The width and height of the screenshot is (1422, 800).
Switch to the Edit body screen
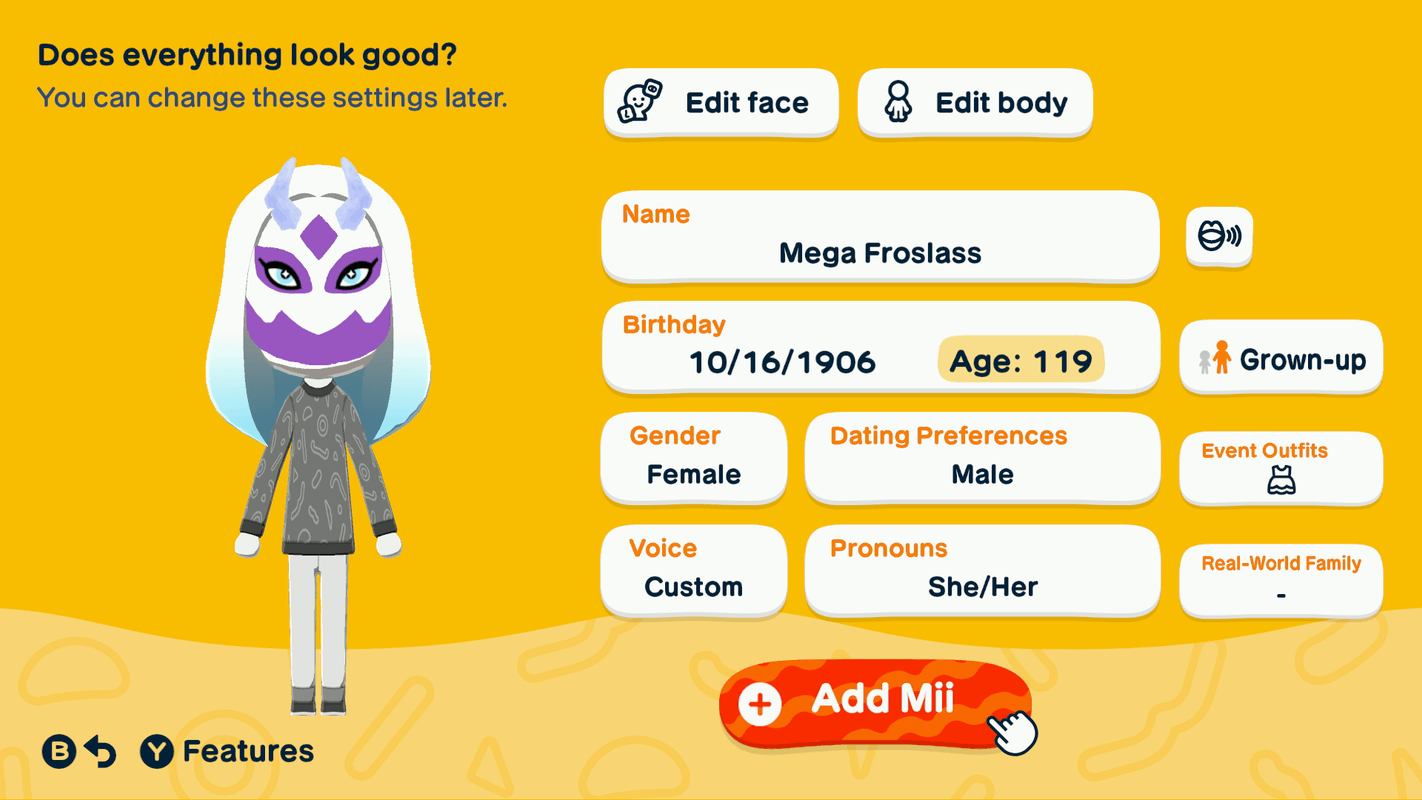(973, 102)
